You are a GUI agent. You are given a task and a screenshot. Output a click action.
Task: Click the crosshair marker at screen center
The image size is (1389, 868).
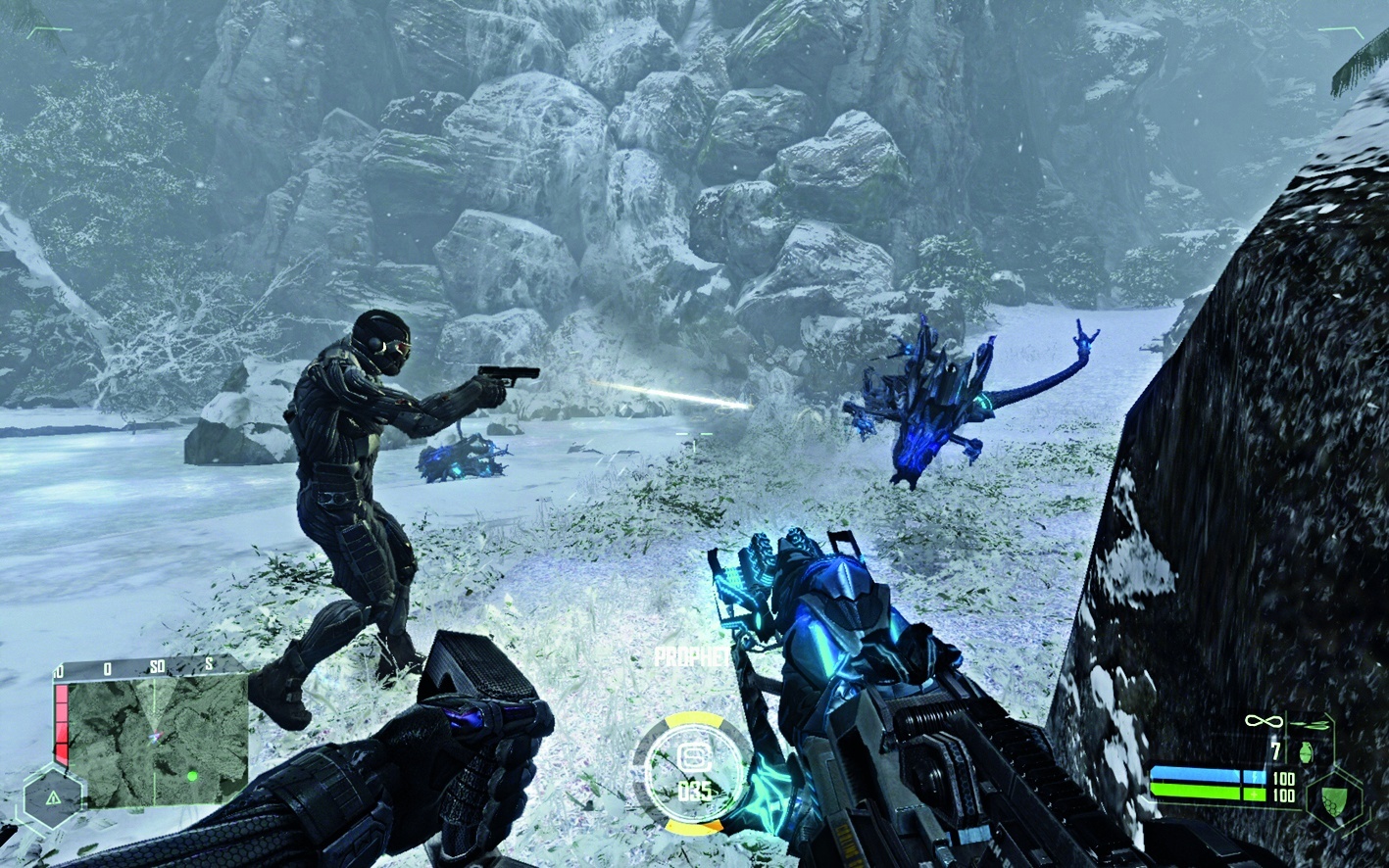click(694, 434)
